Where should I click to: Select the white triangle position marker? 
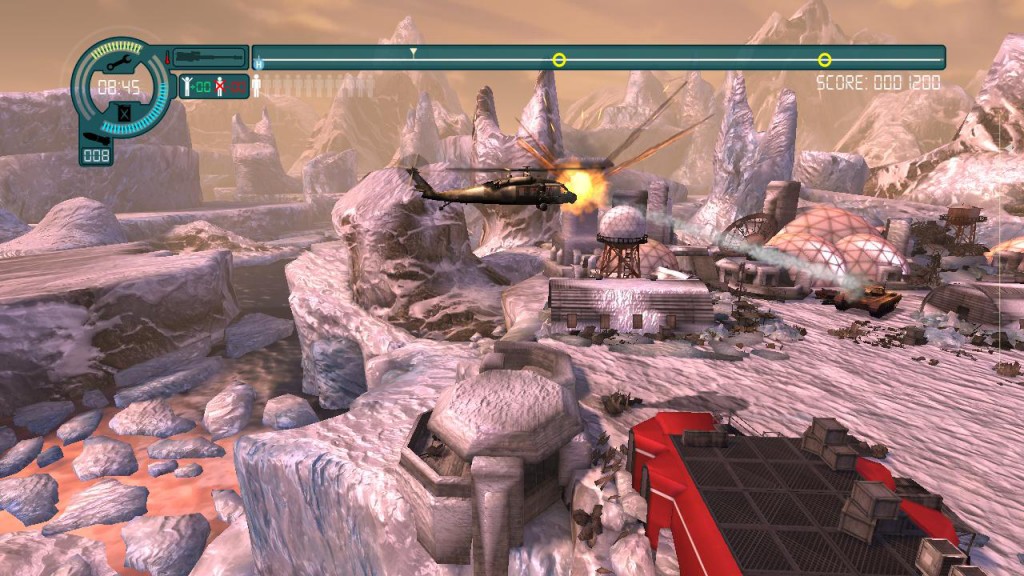[413, 51]
